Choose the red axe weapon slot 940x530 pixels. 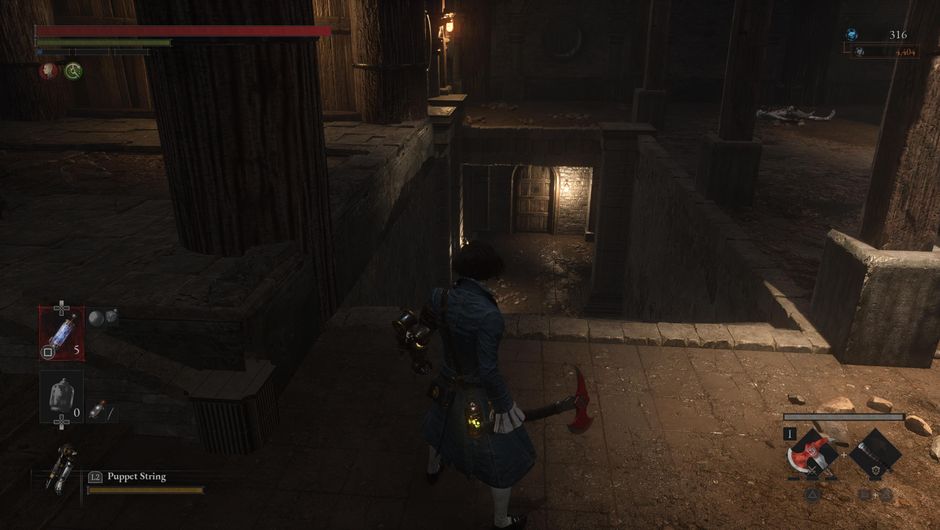point(812,454)
